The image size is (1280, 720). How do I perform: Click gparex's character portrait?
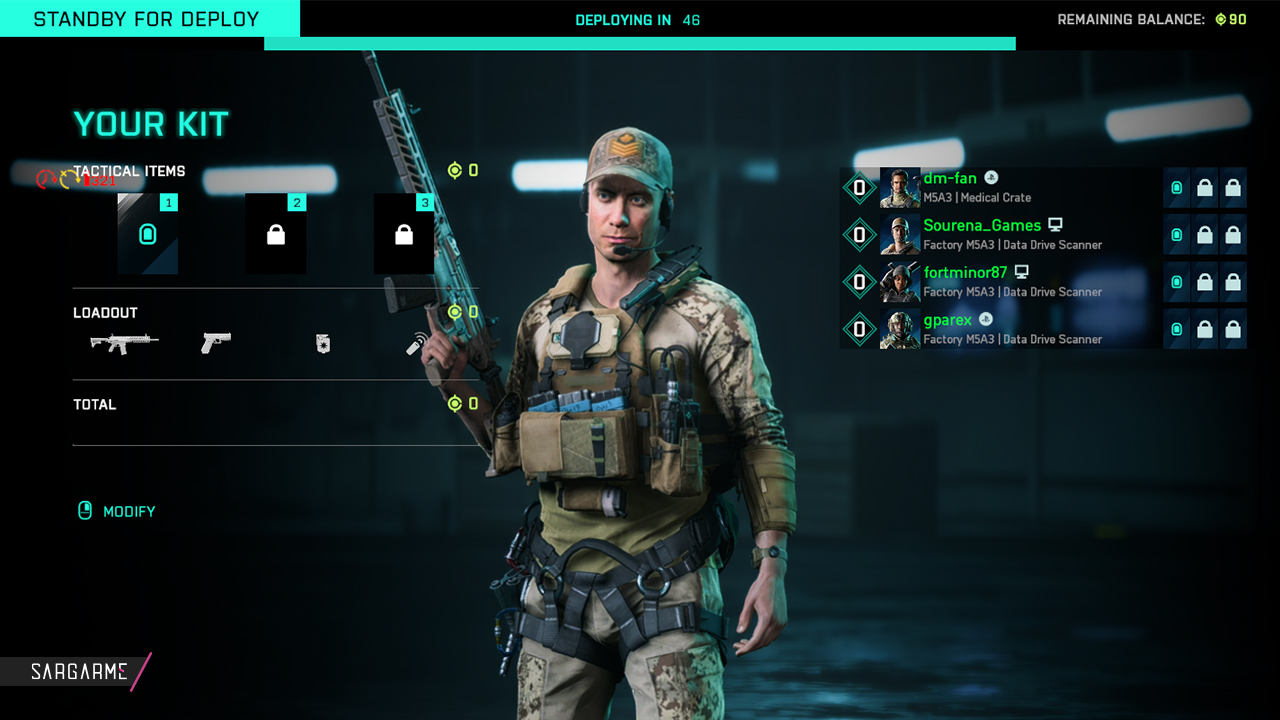pyautogui.click(x=900, y=329)
